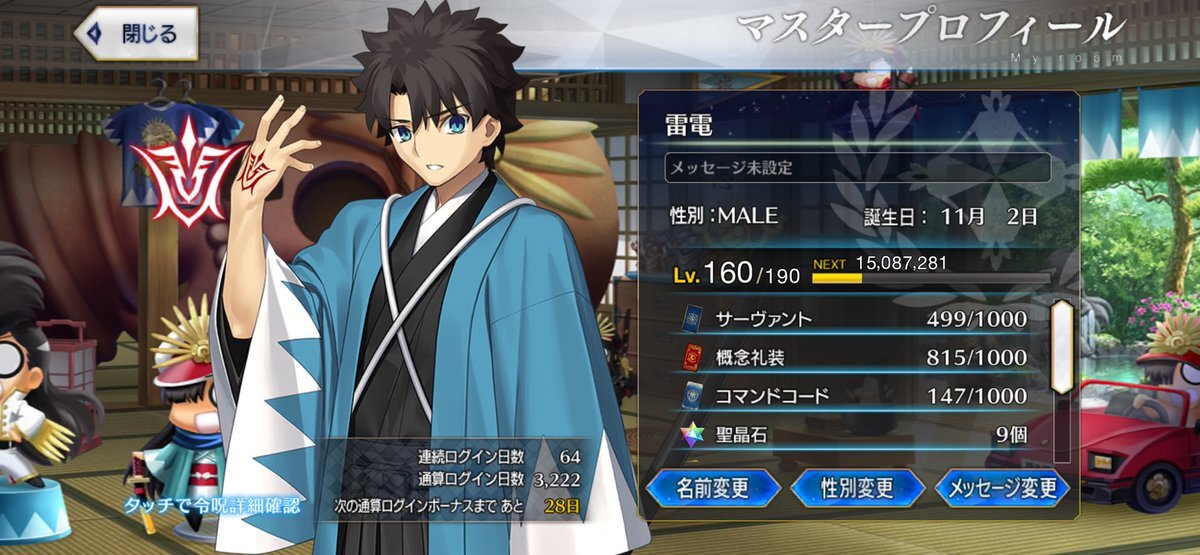
Task: Select the 性別変更 gender change button
Action: (857, 487)
